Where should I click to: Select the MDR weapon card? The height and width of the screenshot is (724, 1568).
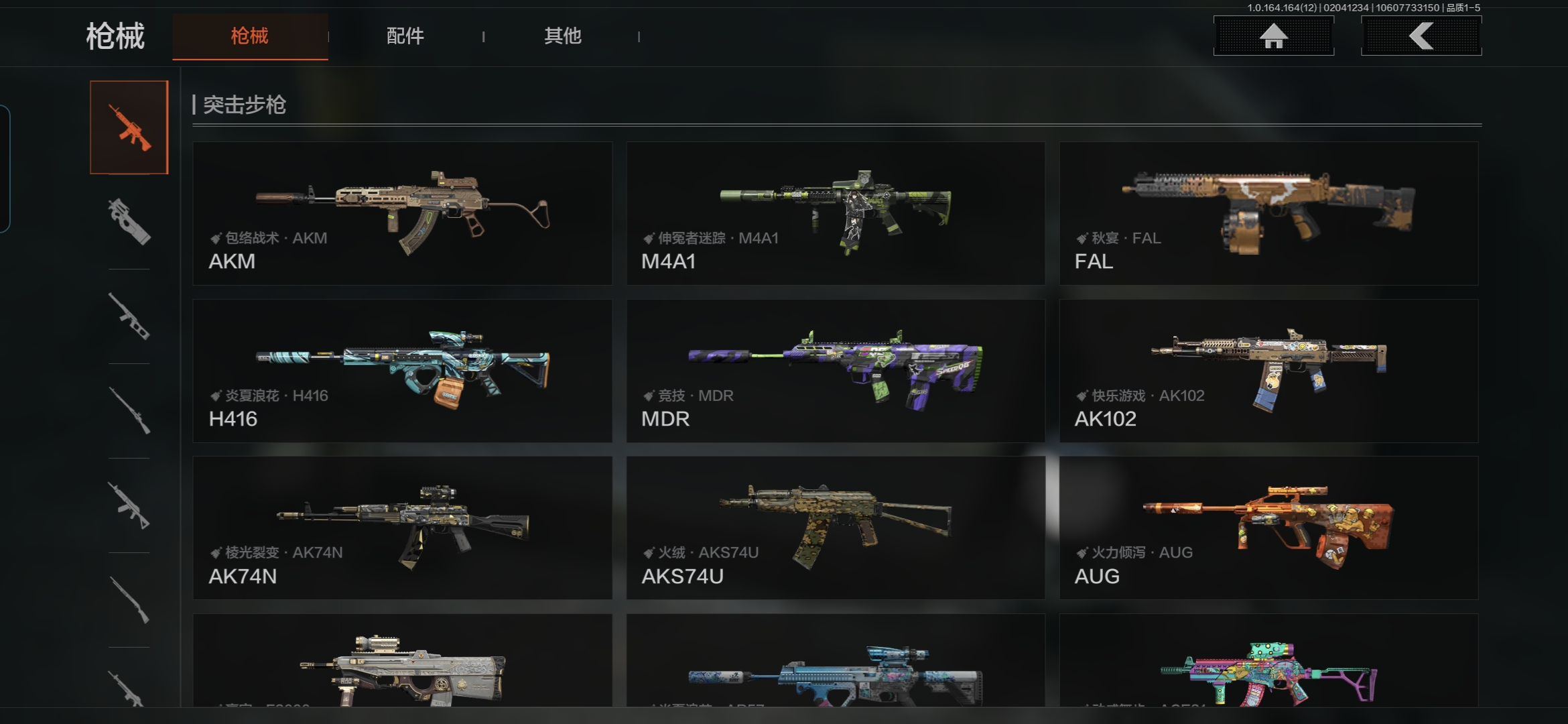click(x=836, y=371)
